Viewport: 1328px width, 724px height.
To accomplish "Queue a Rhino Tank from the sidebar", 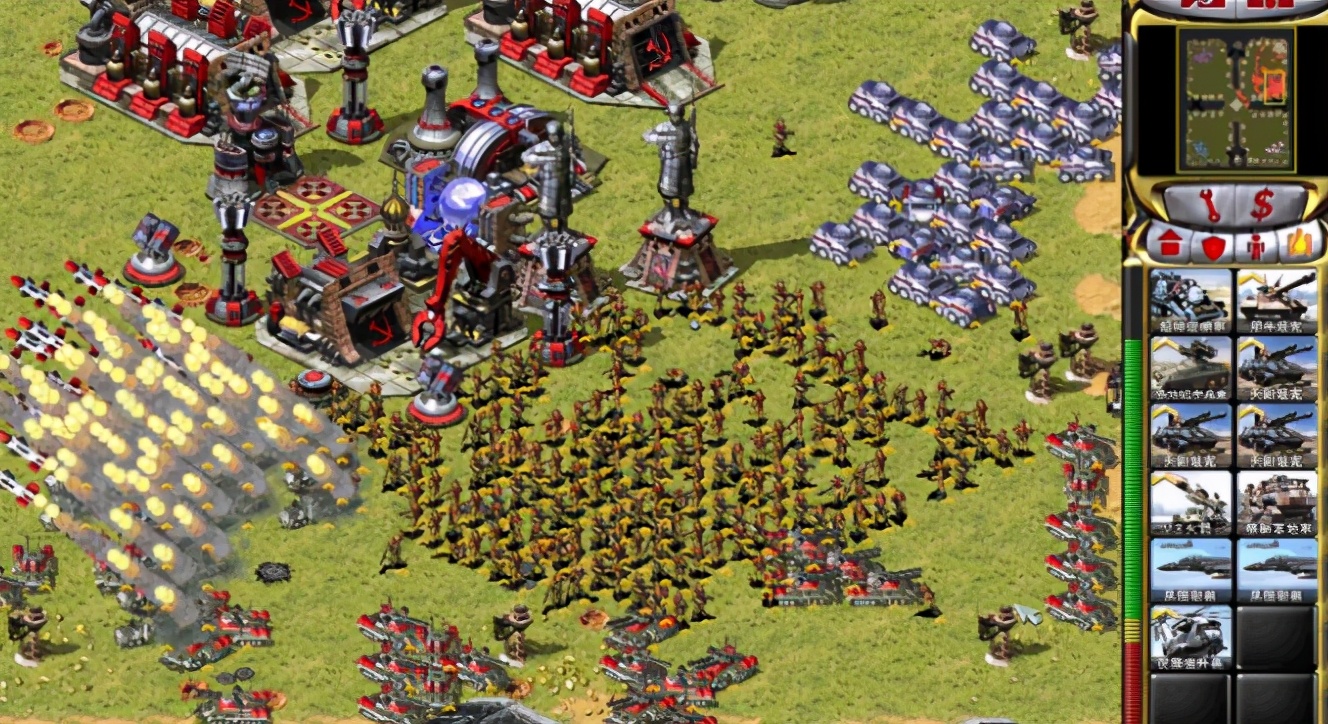I will coord(1274,300).
